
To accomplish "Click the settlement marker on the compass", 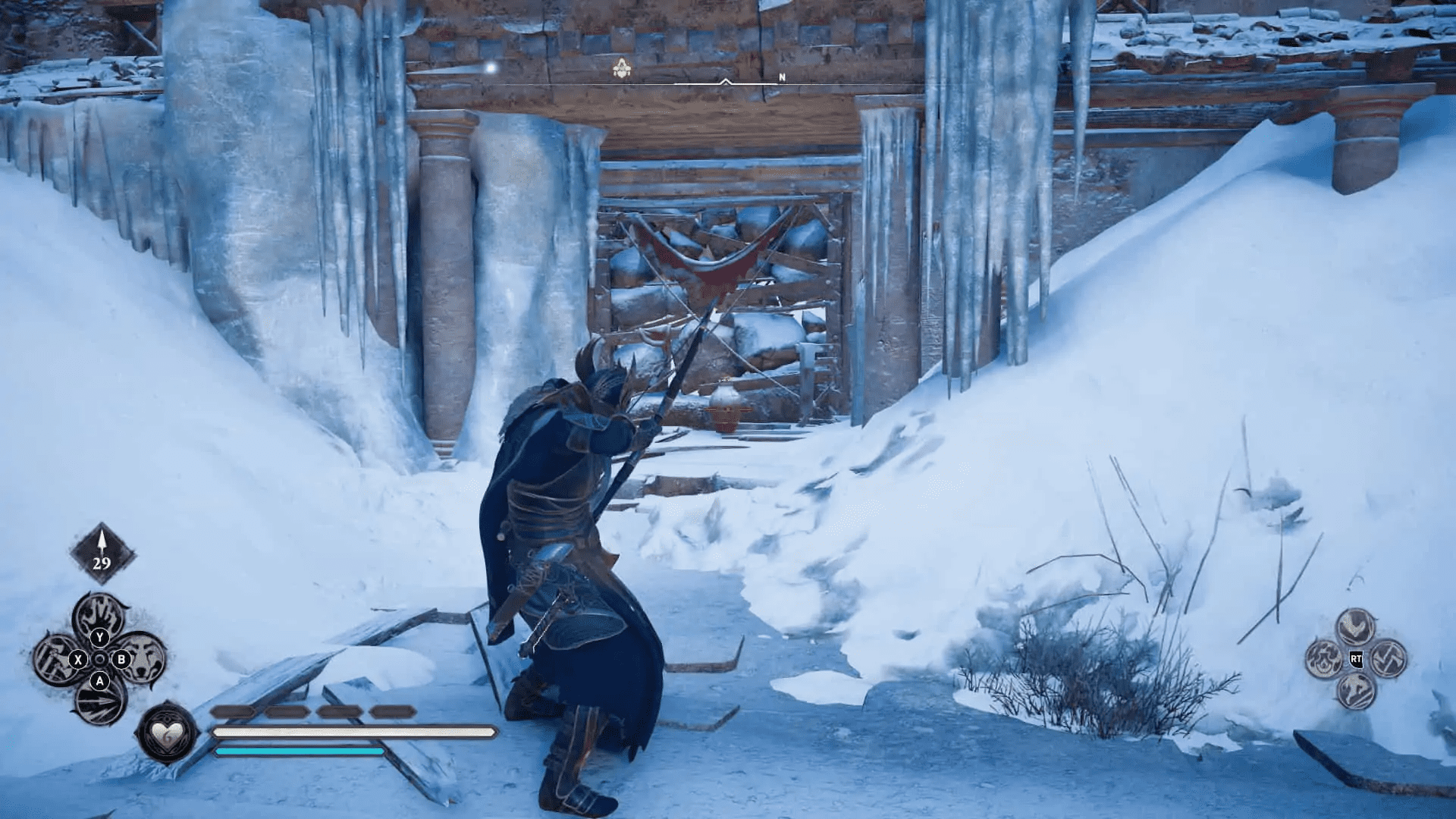I will (621, 68).
